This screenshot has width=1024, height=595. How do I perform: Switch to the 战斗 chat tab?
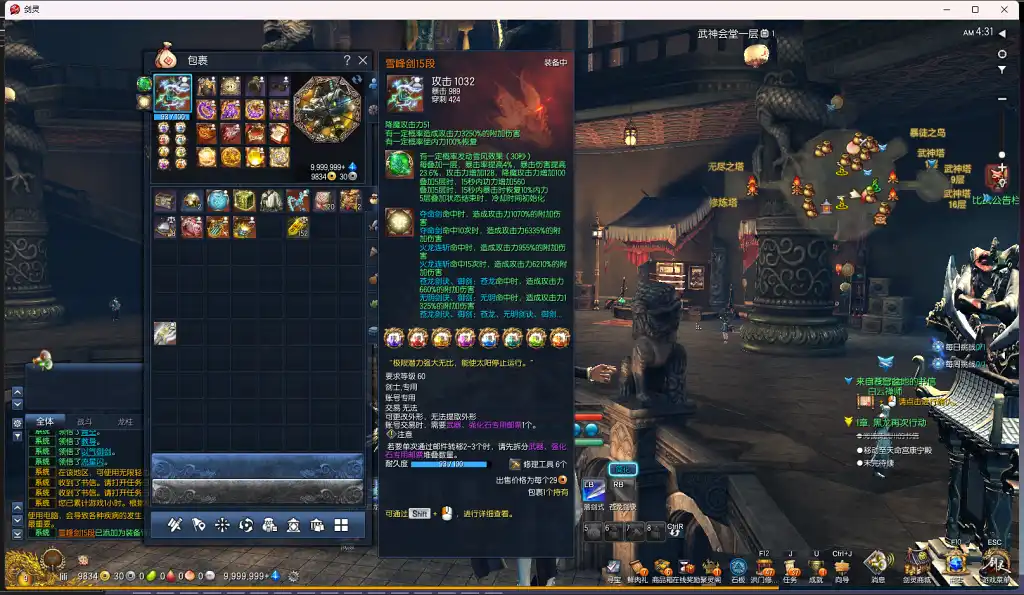85,422
